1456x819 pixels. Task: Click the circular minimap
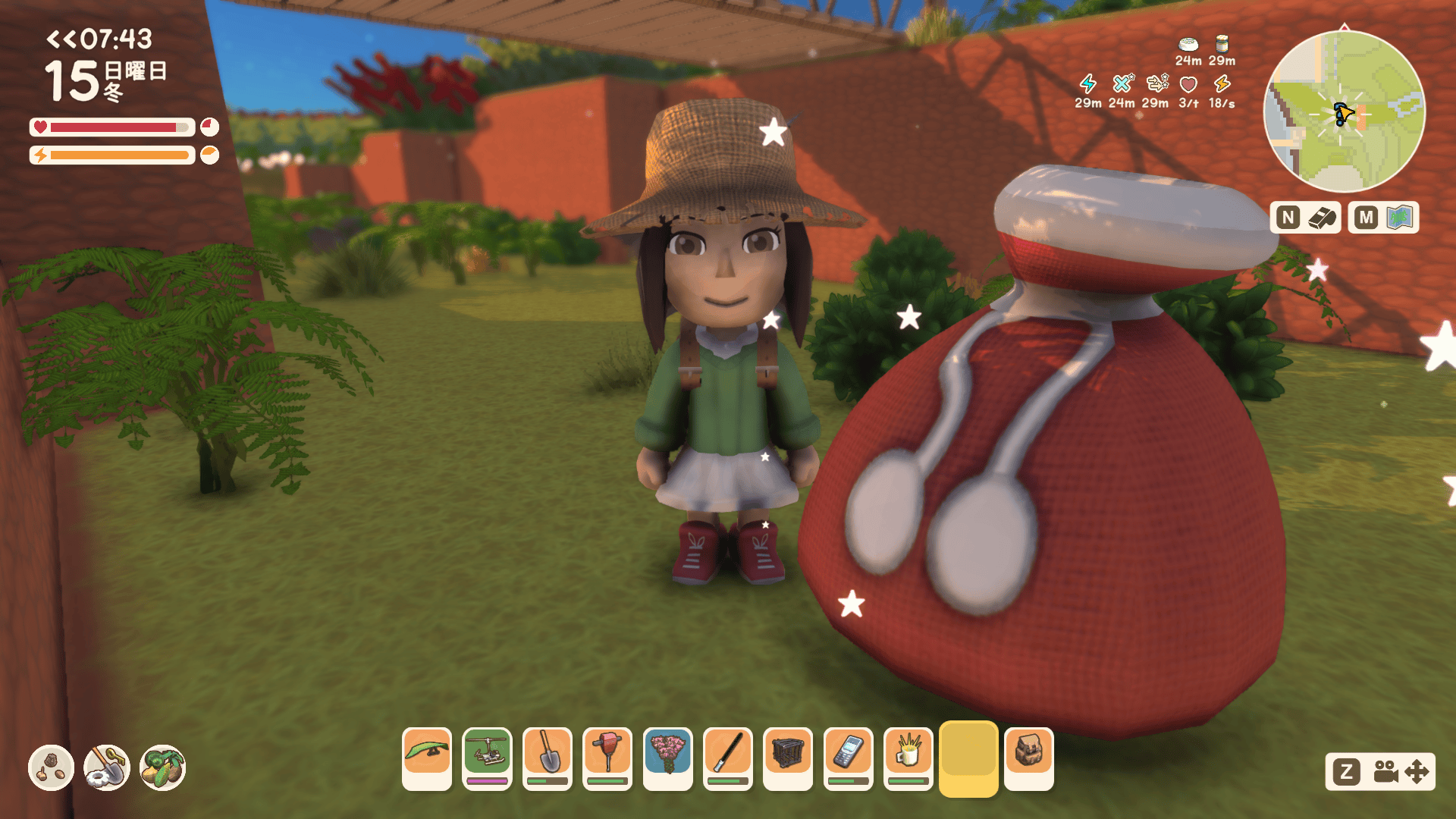point(1344,111)
